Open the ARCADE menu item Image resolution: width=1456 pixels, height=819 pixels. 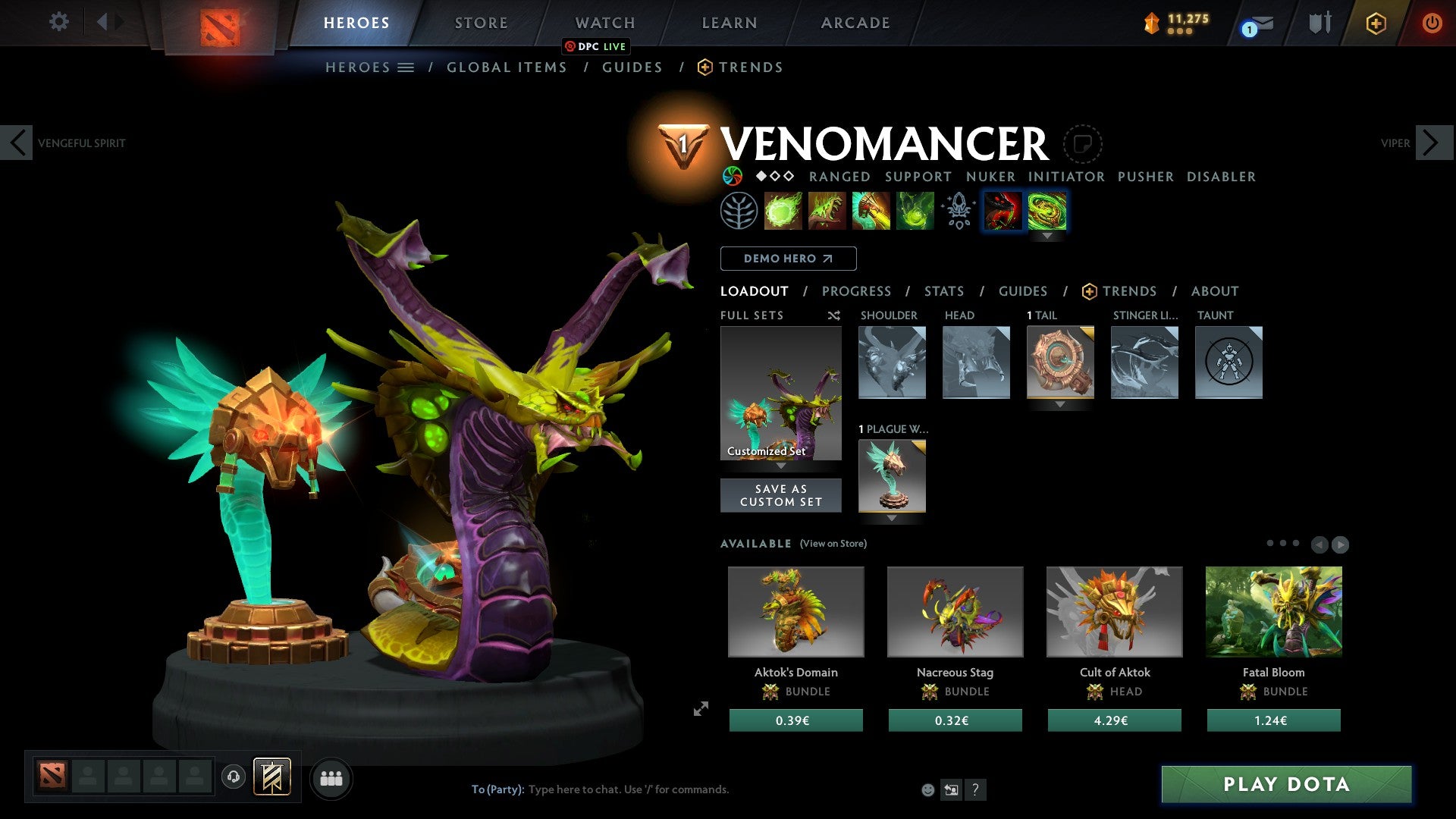(x=855, y=23)
